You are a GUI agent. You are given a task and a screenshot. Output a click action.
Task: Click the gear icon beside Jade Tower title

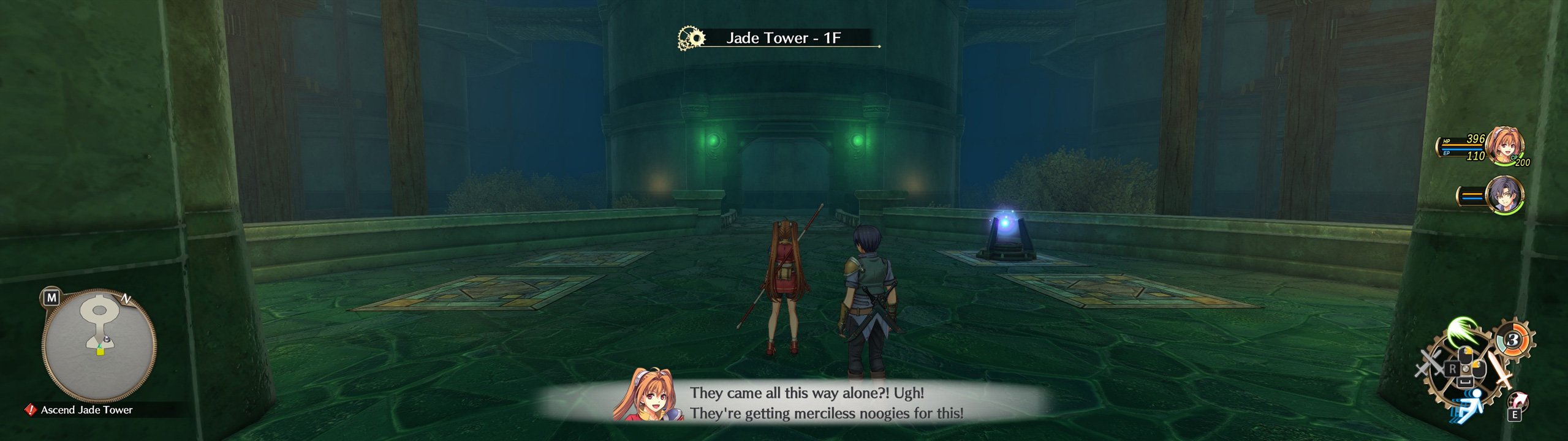point(691,37)
